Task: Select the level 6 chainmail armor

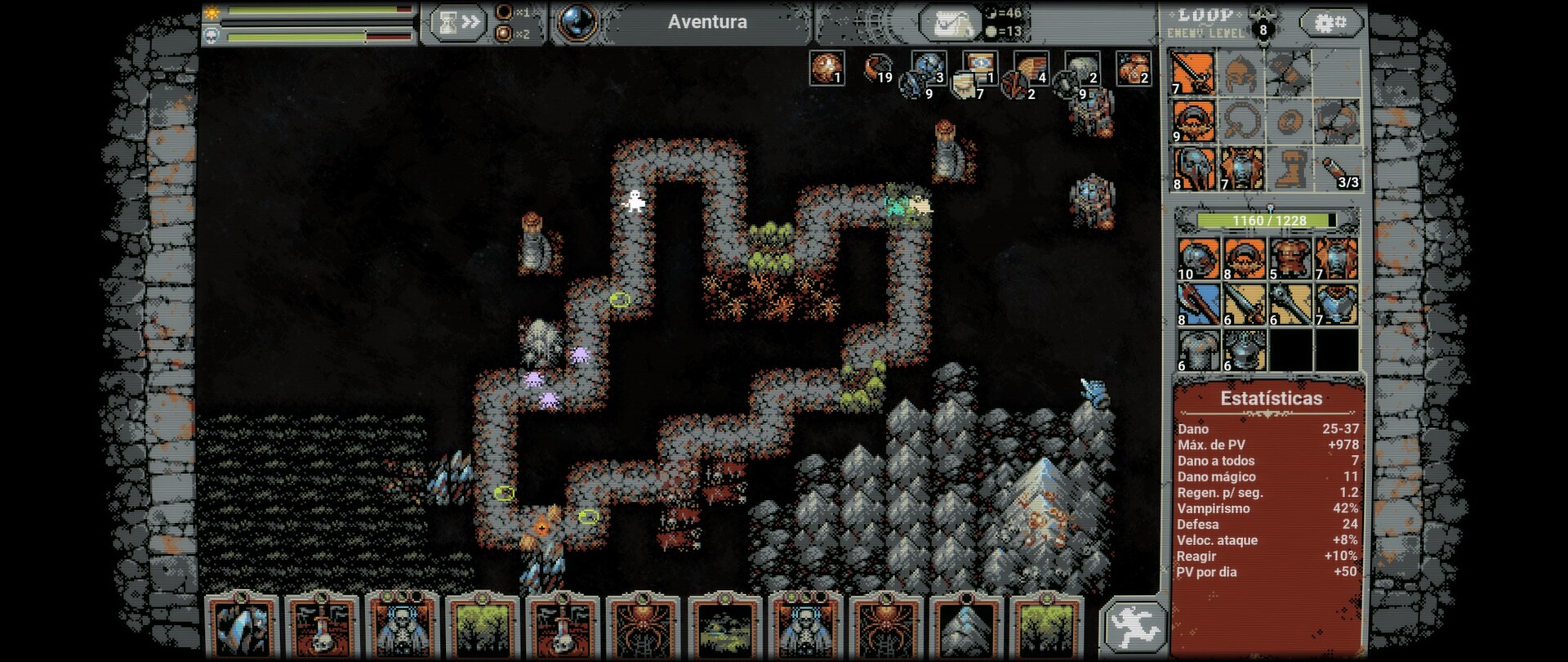Action: click(1199, 350)
